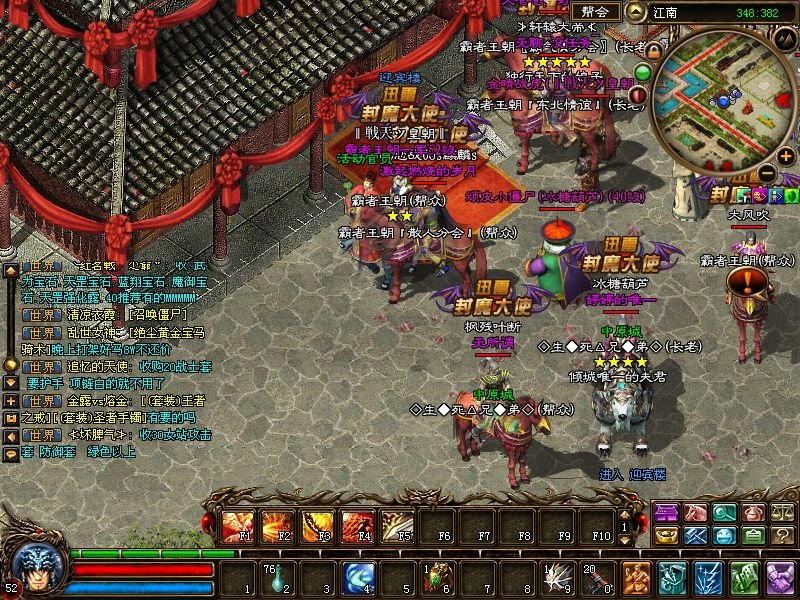This screenshot has width=800, height=600.
Task: Click the purple handshake icon
Action: coord(779,578)
